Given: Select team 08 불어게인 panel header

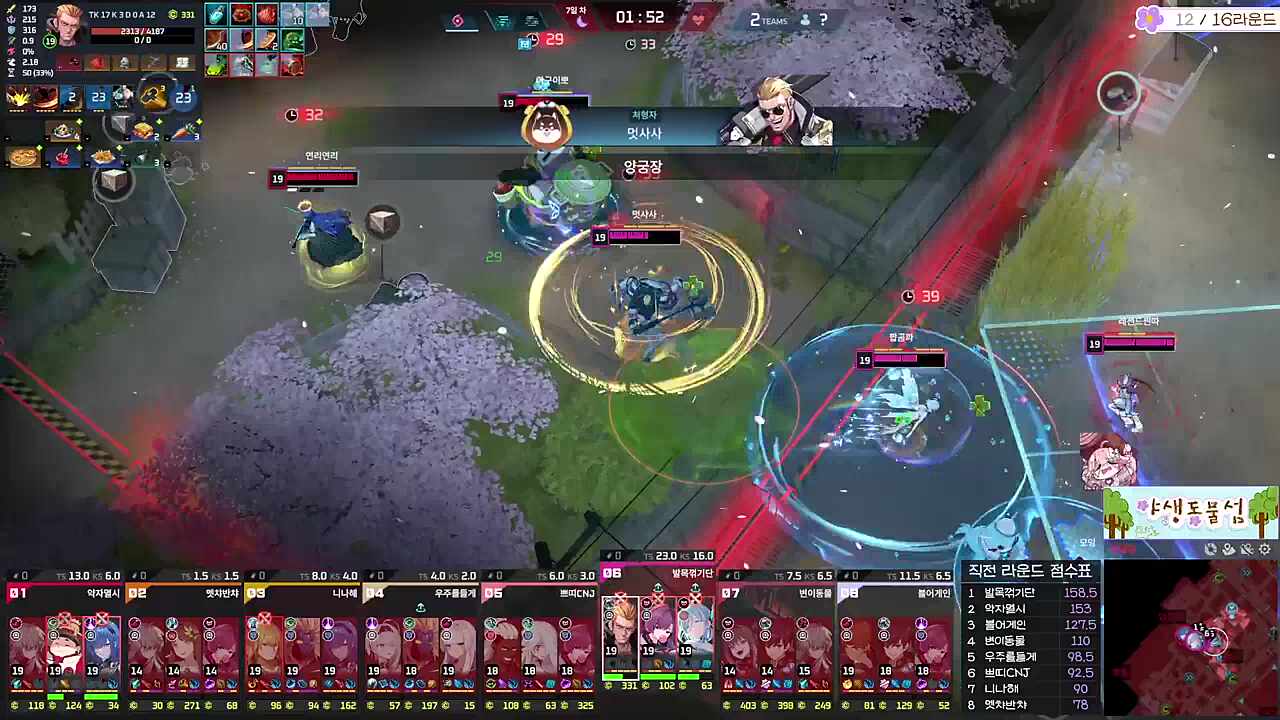Looking at the screenshot, I should coord(896,593).
